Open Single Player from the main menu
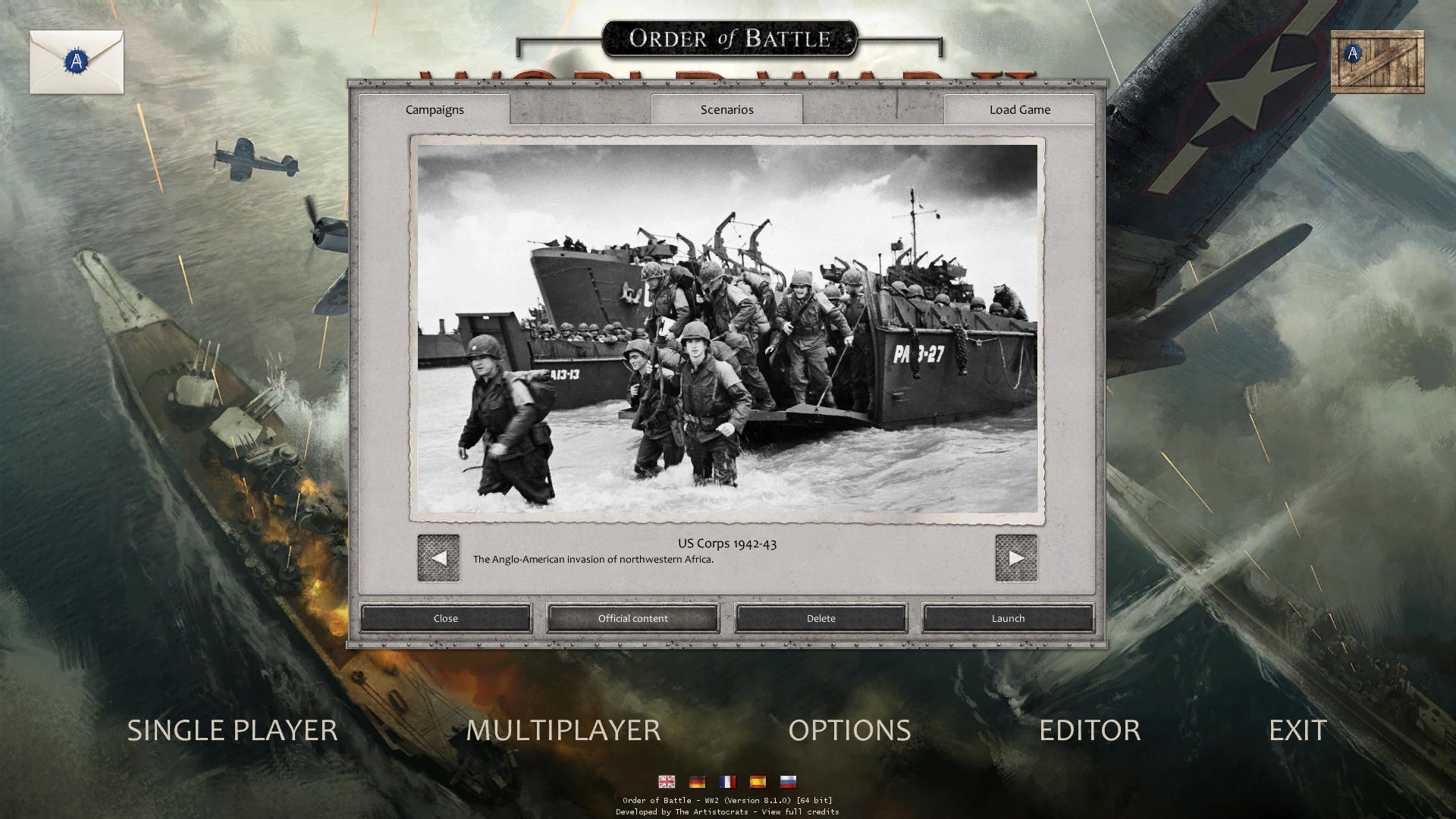Viewport: 1456px width, 819px height. click(232, 730)
